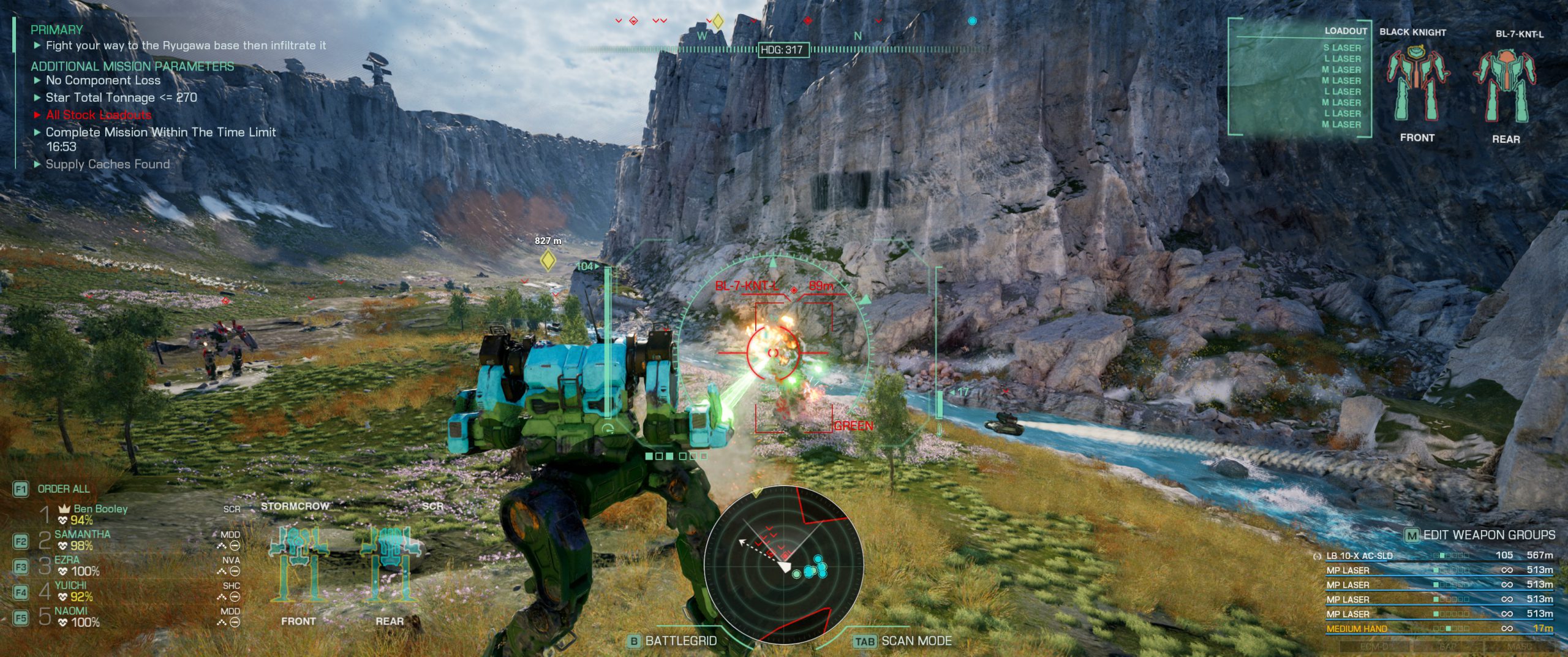Open Edit Weapon Groups
This screenshot has width=1568, height=657.
(x=1488, y=535)
